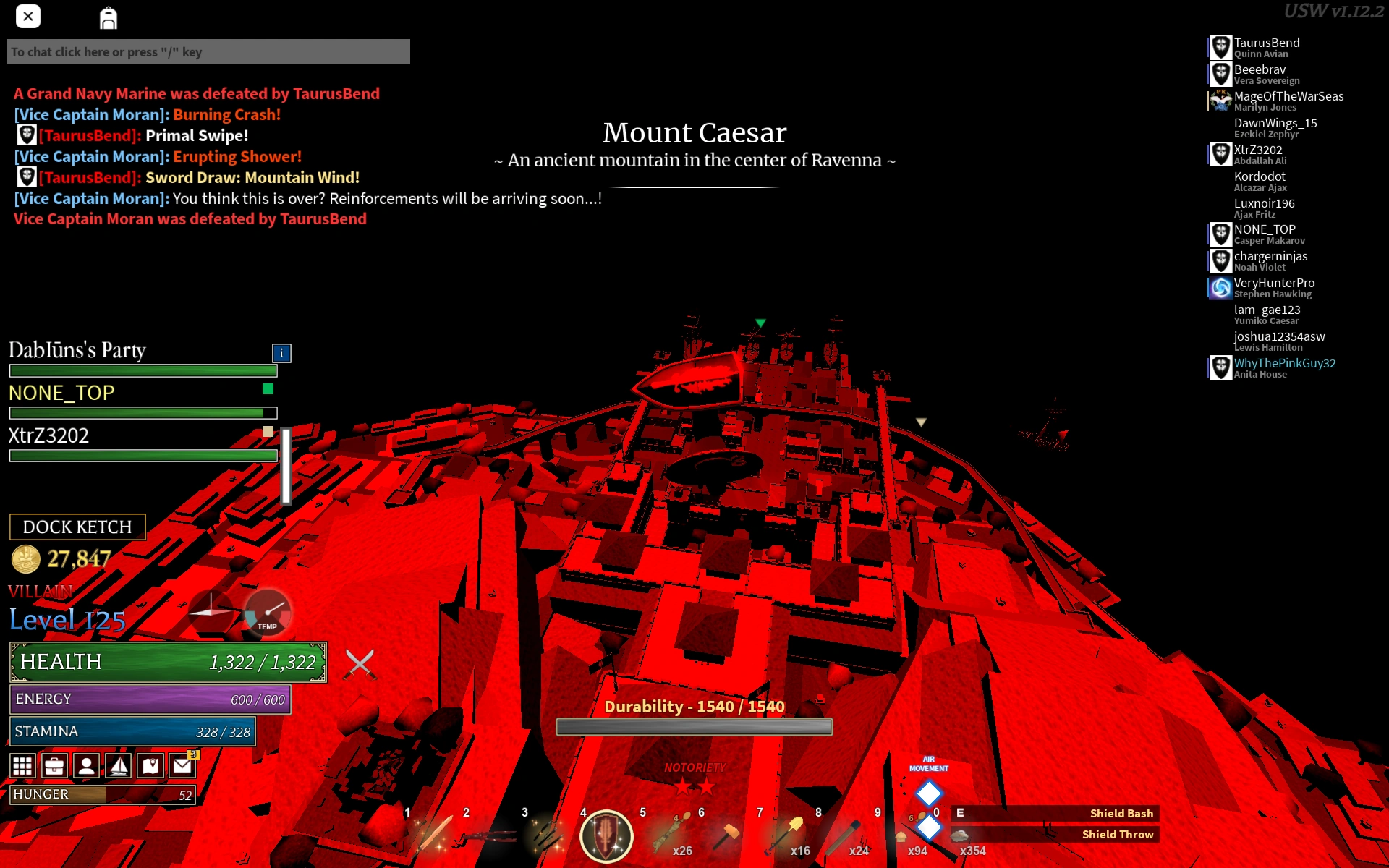
Task: Click the chat input field
Action: coord(208,51)
